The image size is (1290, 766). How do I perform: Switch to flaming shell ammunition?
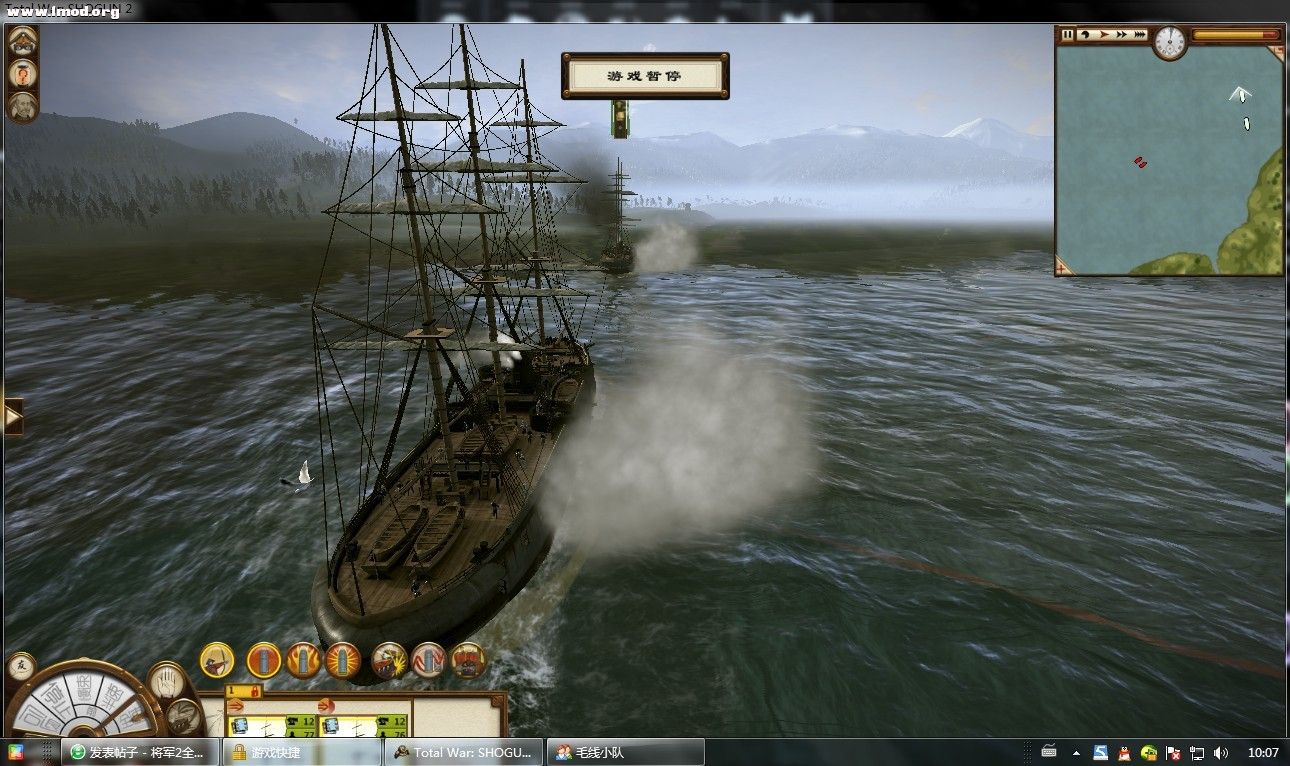pos(303,660)
